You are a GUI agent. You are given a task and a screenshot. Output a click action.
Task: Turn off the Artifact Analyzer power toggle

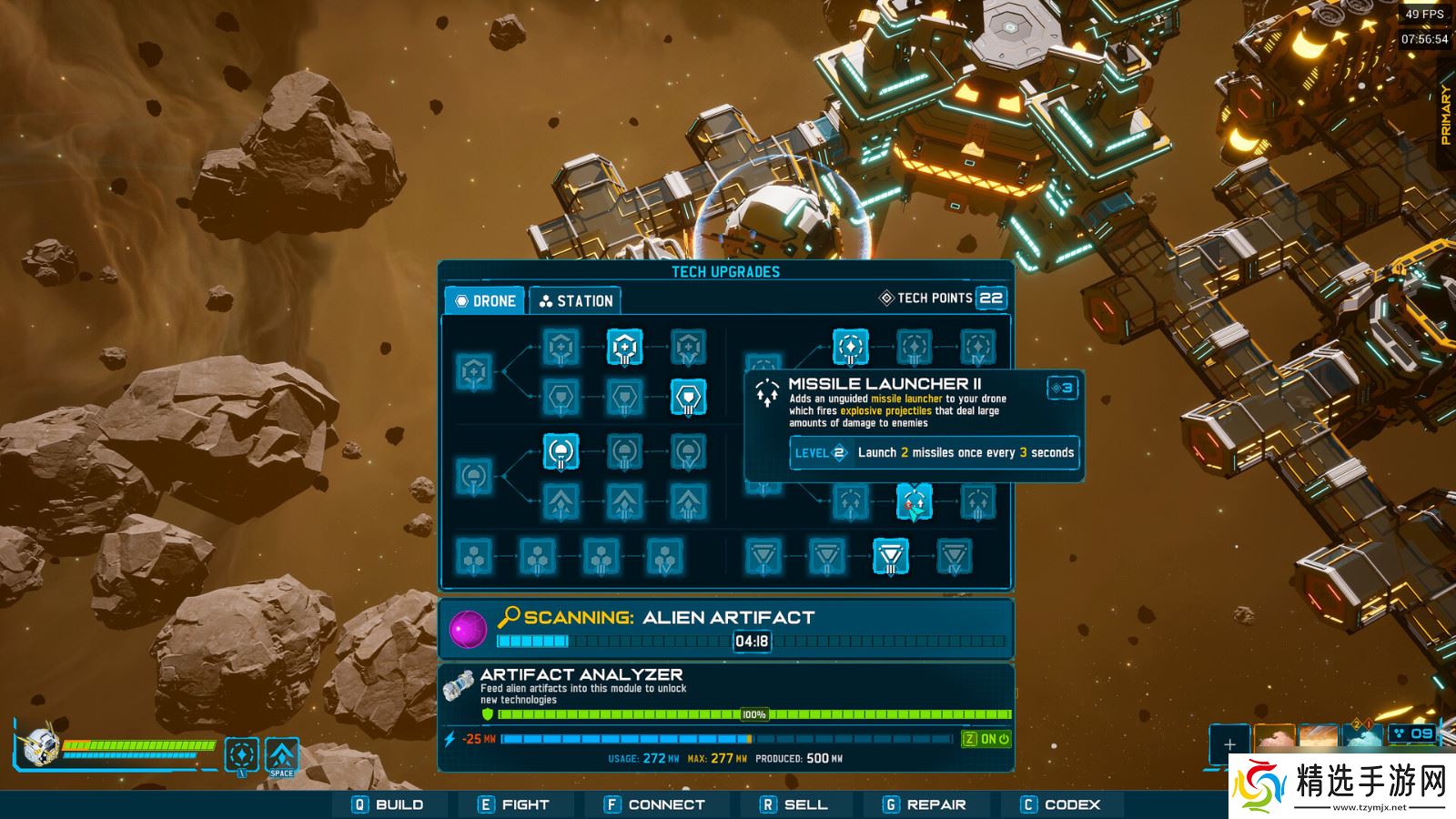[x=985, y=741]
